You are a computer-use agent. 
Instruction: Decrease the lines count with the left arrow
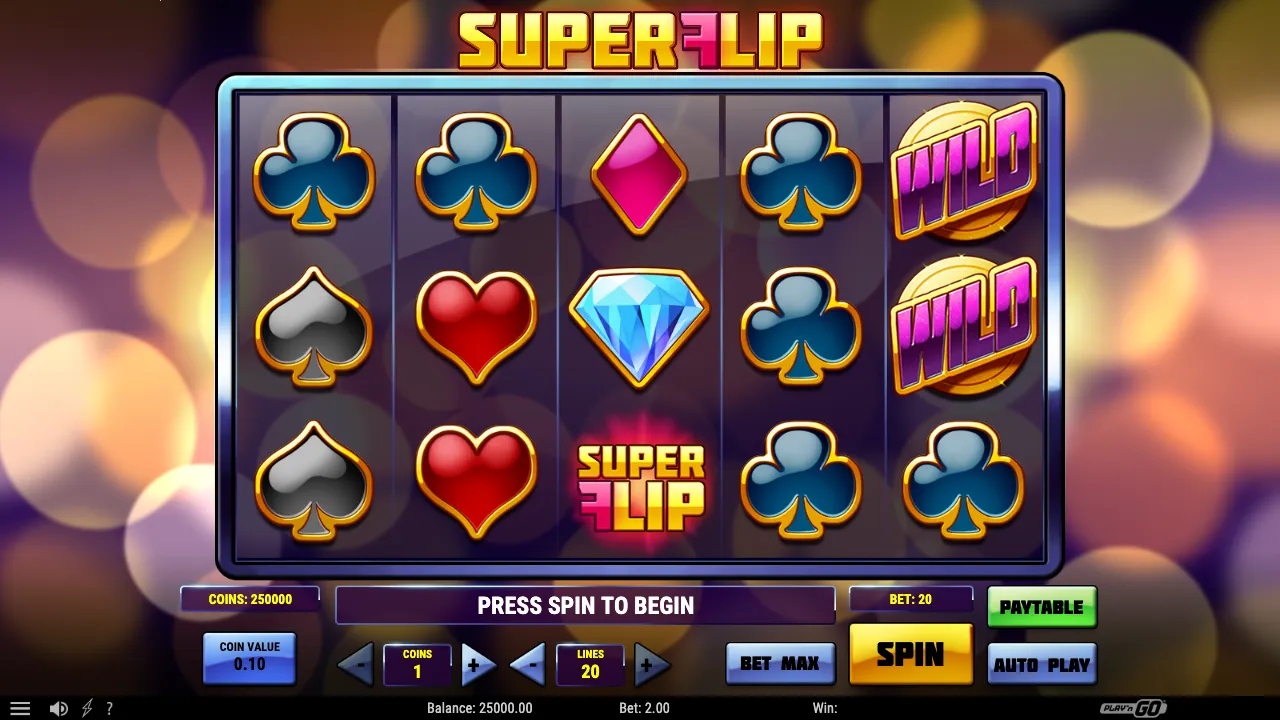pyautogui.click(x=527, y=665)
